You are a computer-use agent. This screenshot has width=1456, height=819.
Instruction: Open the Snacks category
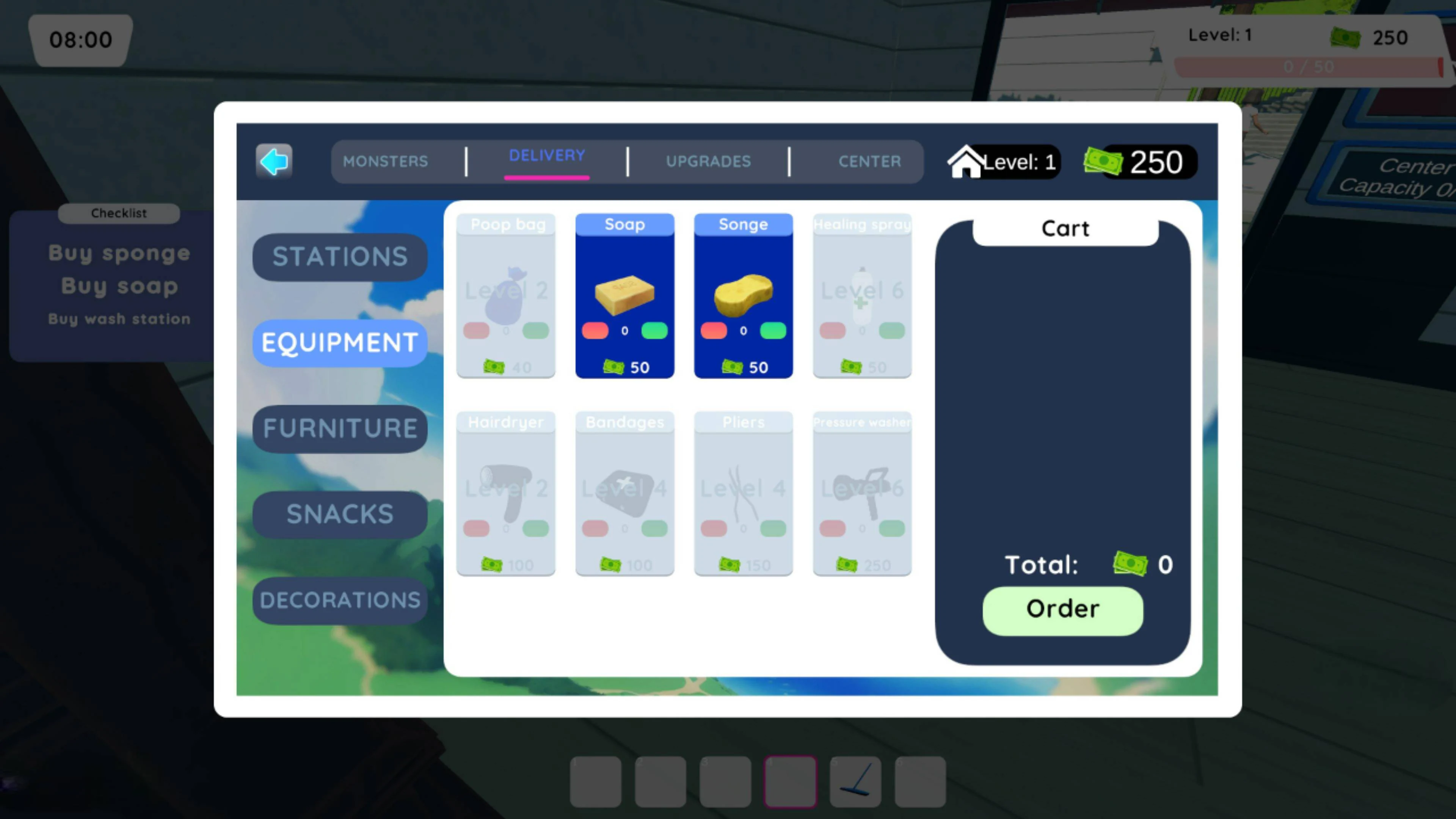(x=339, y=514)
